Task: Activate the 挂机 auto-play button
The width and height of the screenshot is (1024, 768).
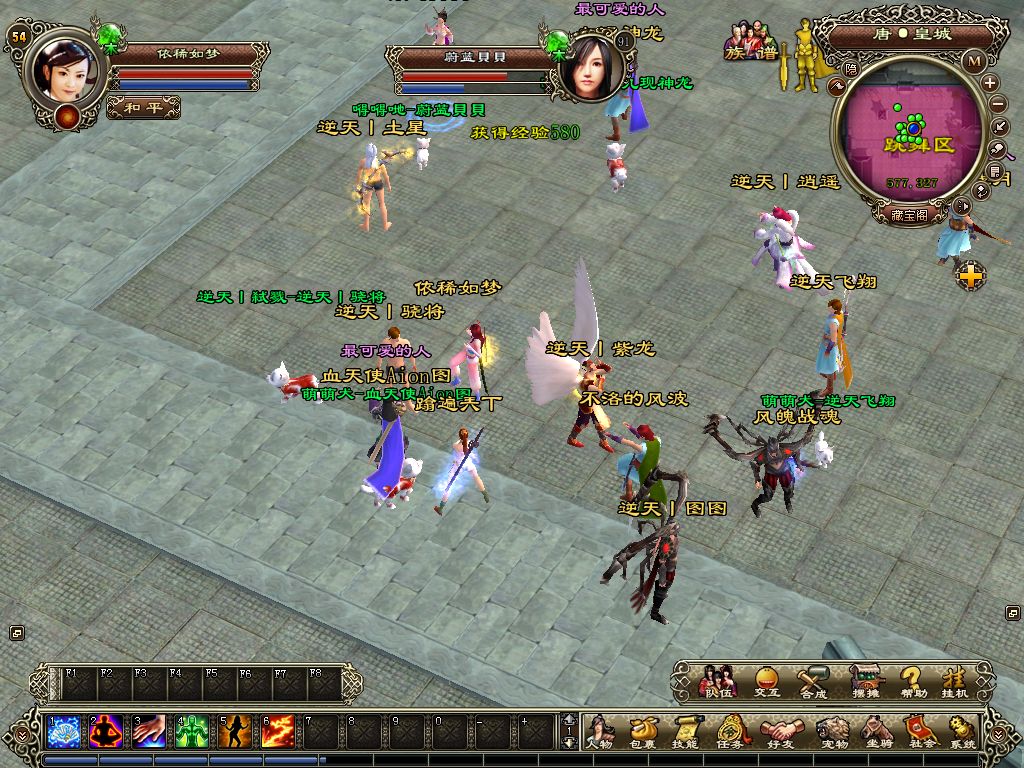Action: click(956, 681)
